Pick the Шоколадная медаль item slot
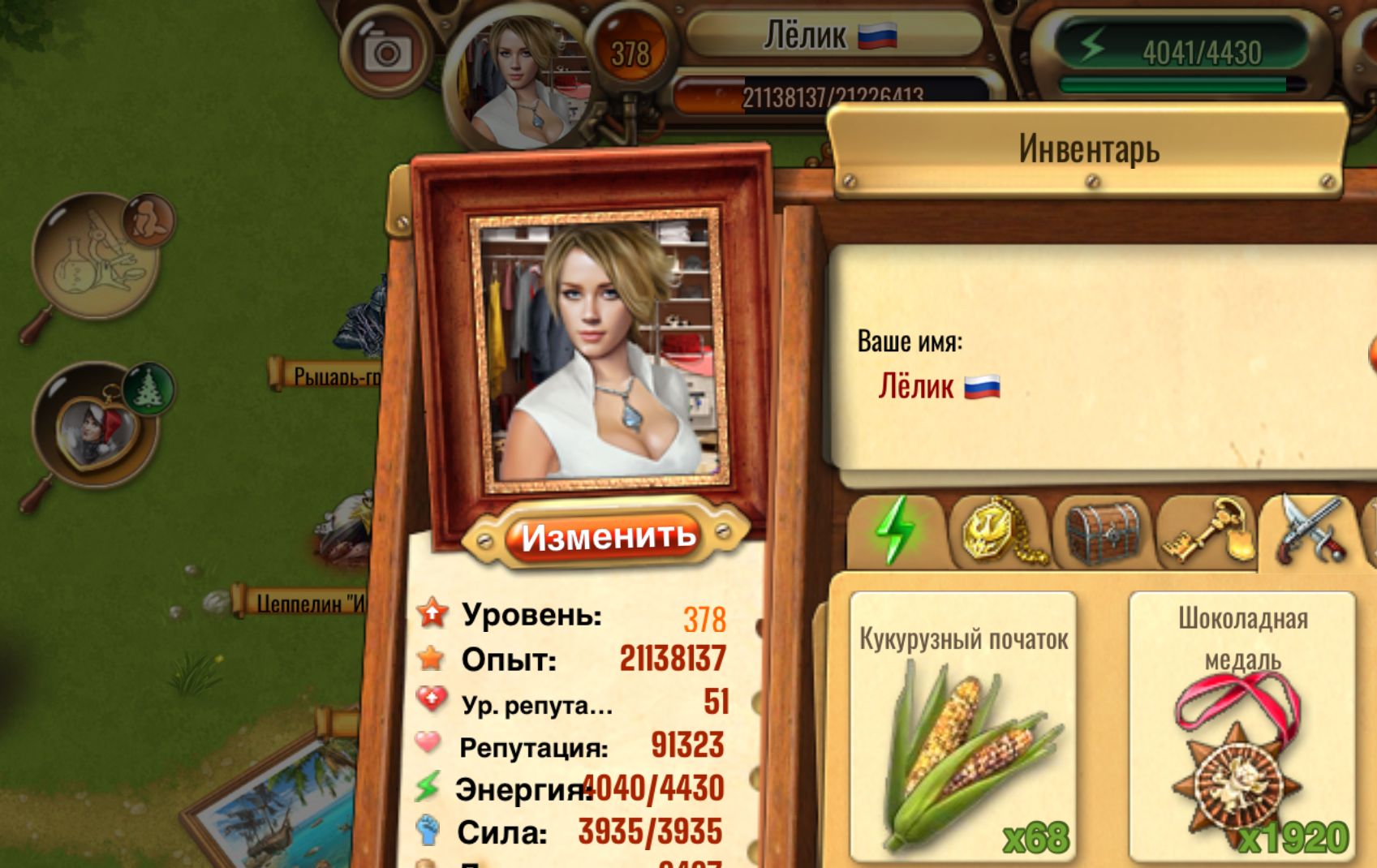 [x=1241, y=726]
